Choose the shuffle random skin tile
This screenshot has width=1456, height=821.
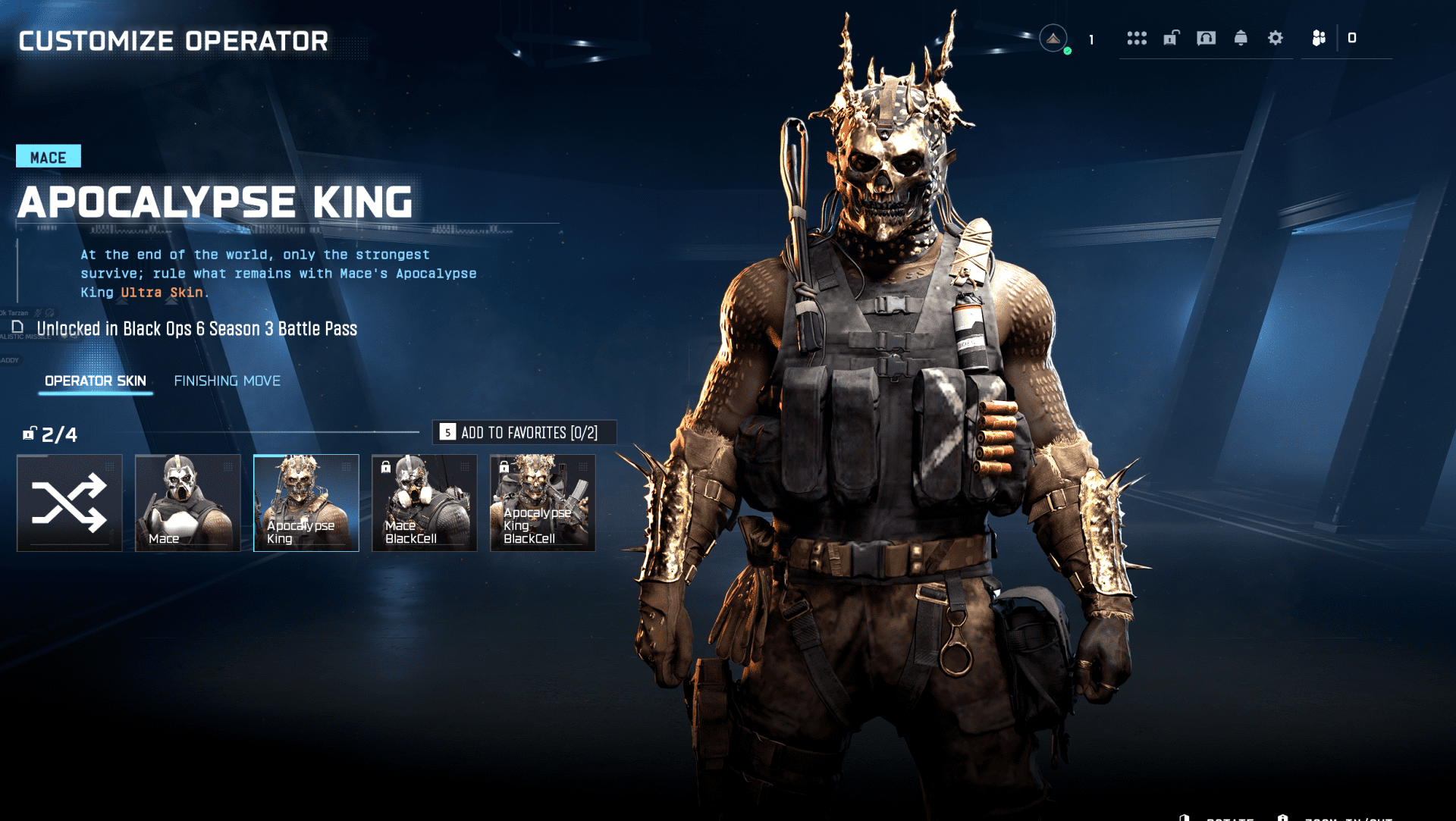(70, 503)
